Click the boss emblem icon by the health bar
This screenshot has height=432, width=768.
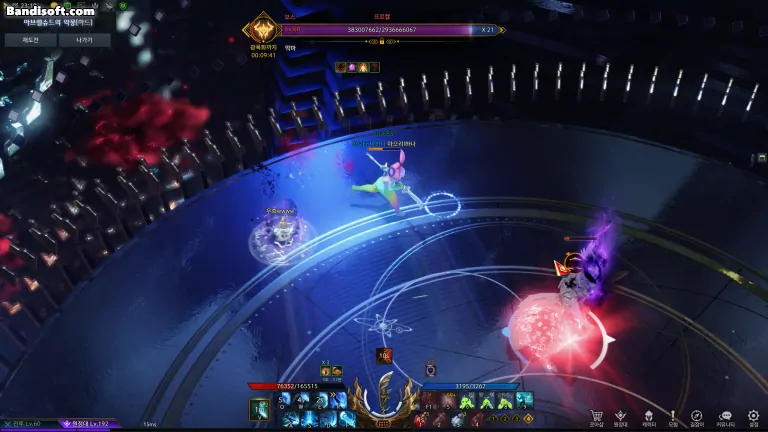[x=264, y=27]
